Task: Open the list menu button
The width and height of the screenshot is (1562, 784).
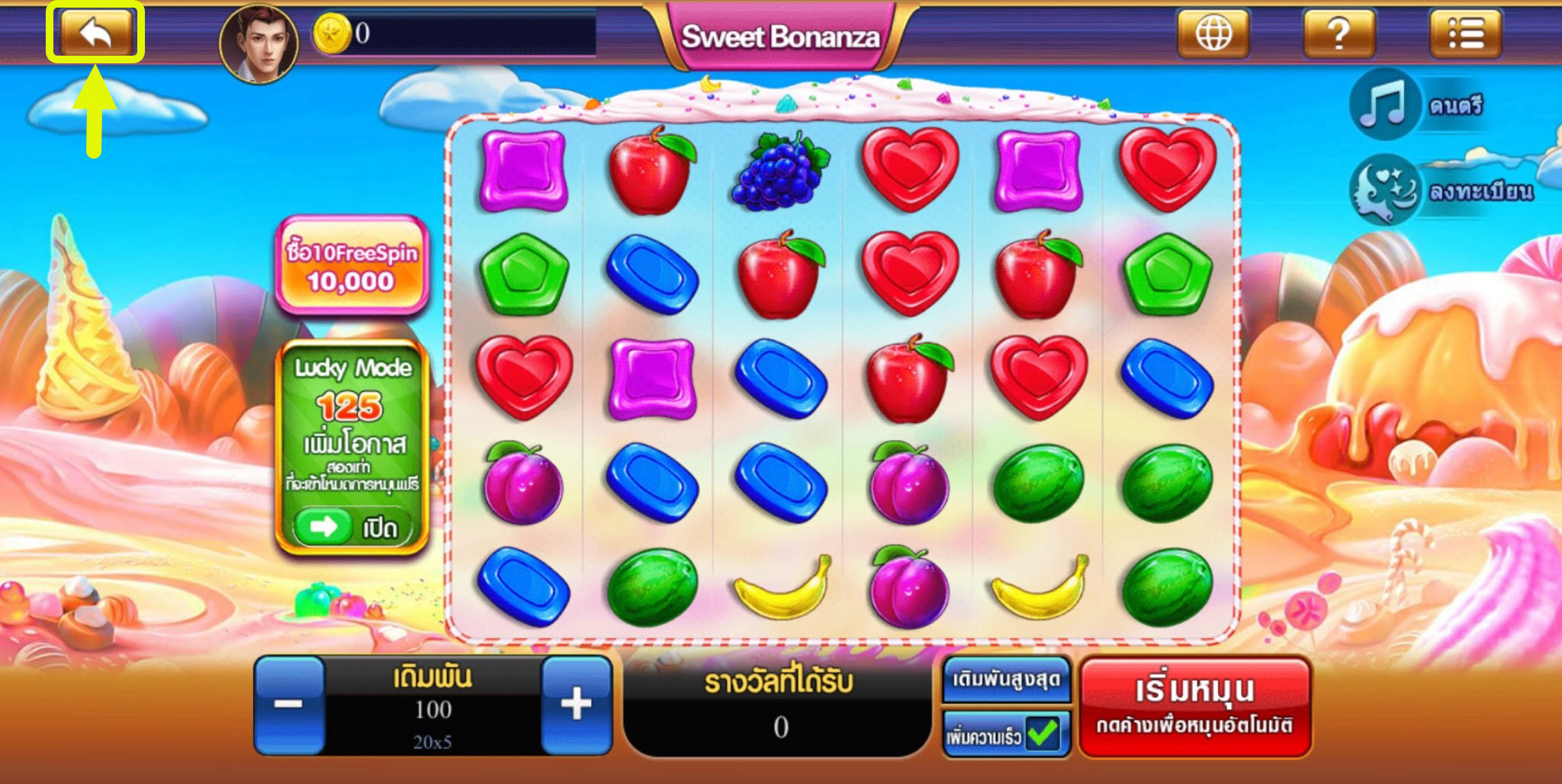Action: [1465, 34]
